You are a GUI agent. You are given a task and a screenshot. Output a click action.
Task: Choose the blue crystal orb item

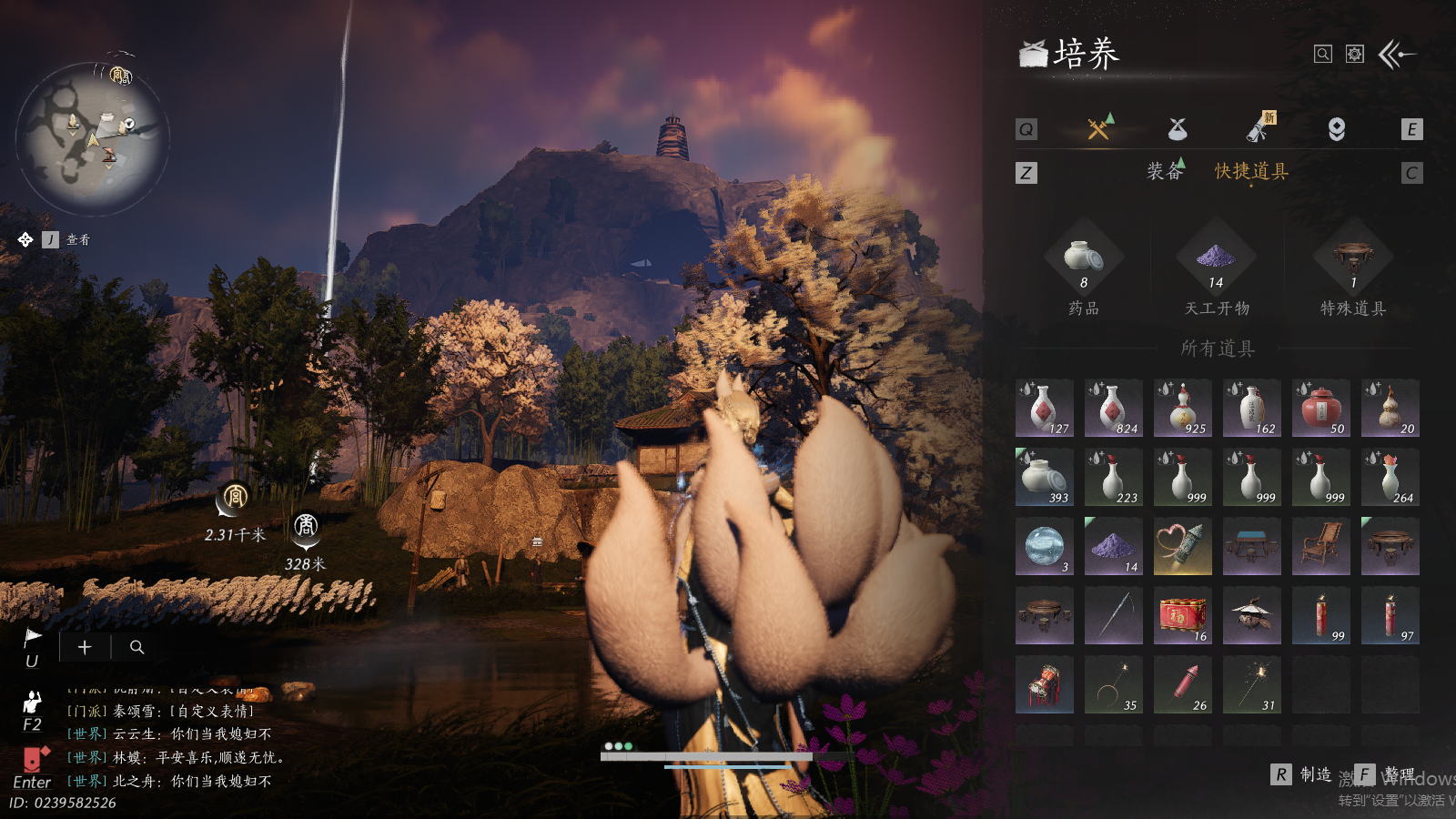click(1045, 546)
